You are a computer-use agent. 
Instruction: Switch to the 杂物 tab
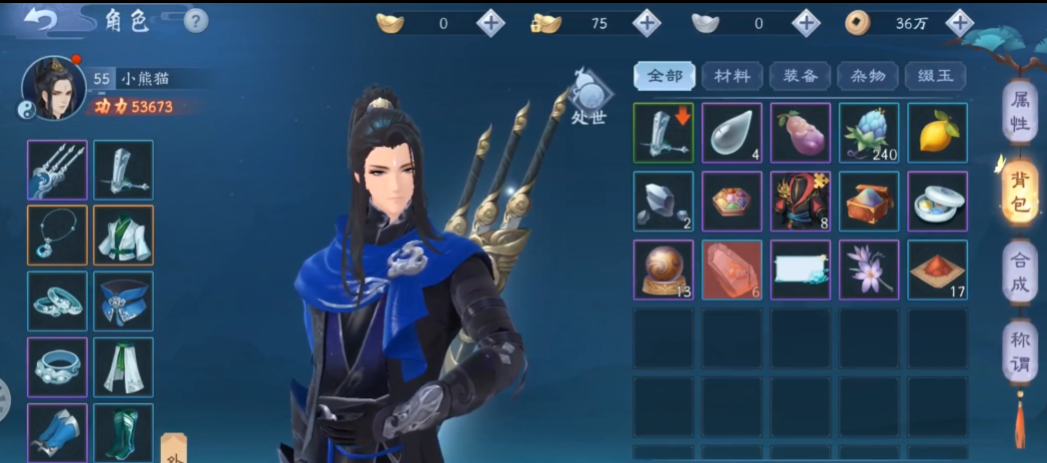click(868, 75)
